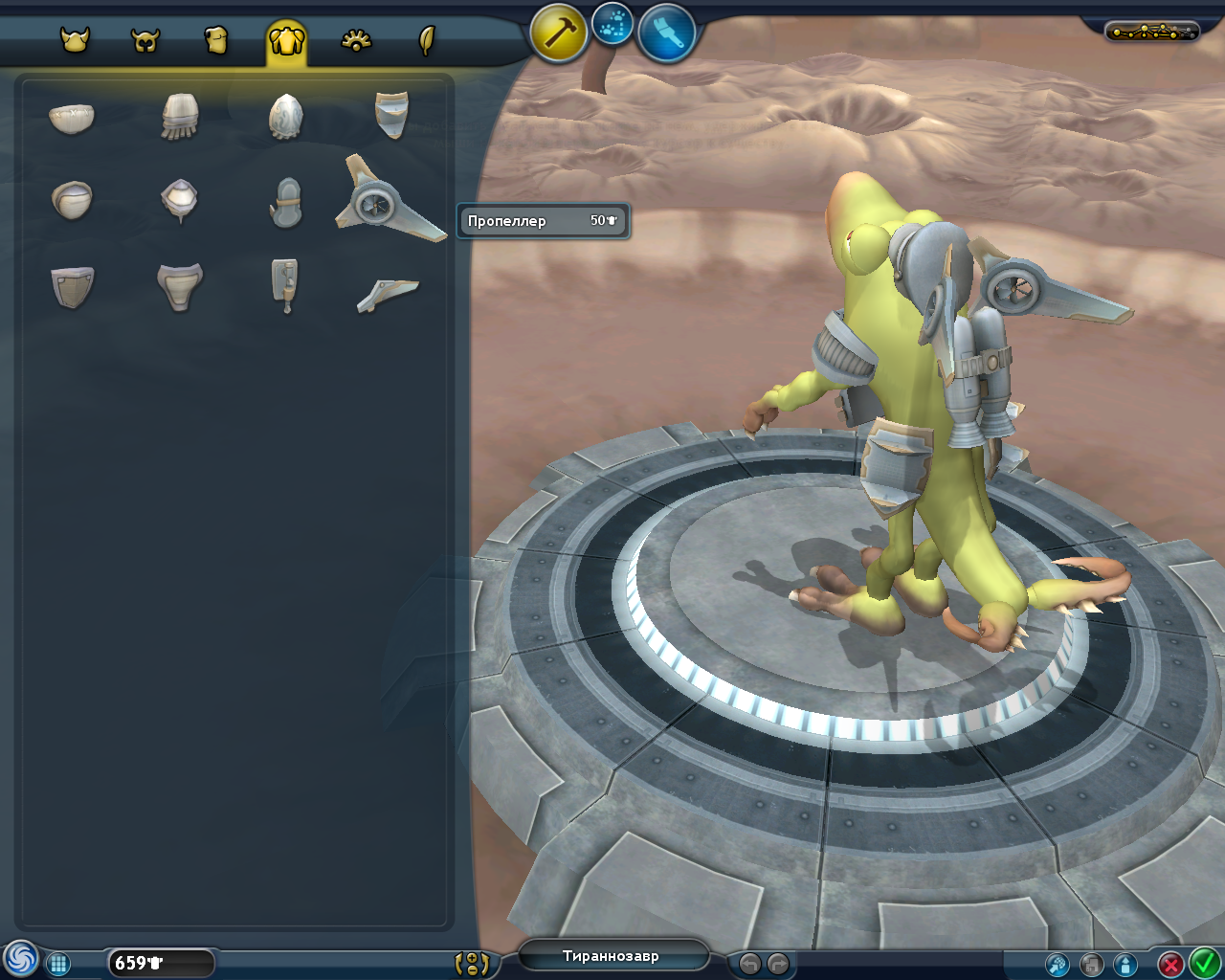Choose the egg-shaped shoulder pad part
The width and height of the screenshot is (1225, 980).
286,117
